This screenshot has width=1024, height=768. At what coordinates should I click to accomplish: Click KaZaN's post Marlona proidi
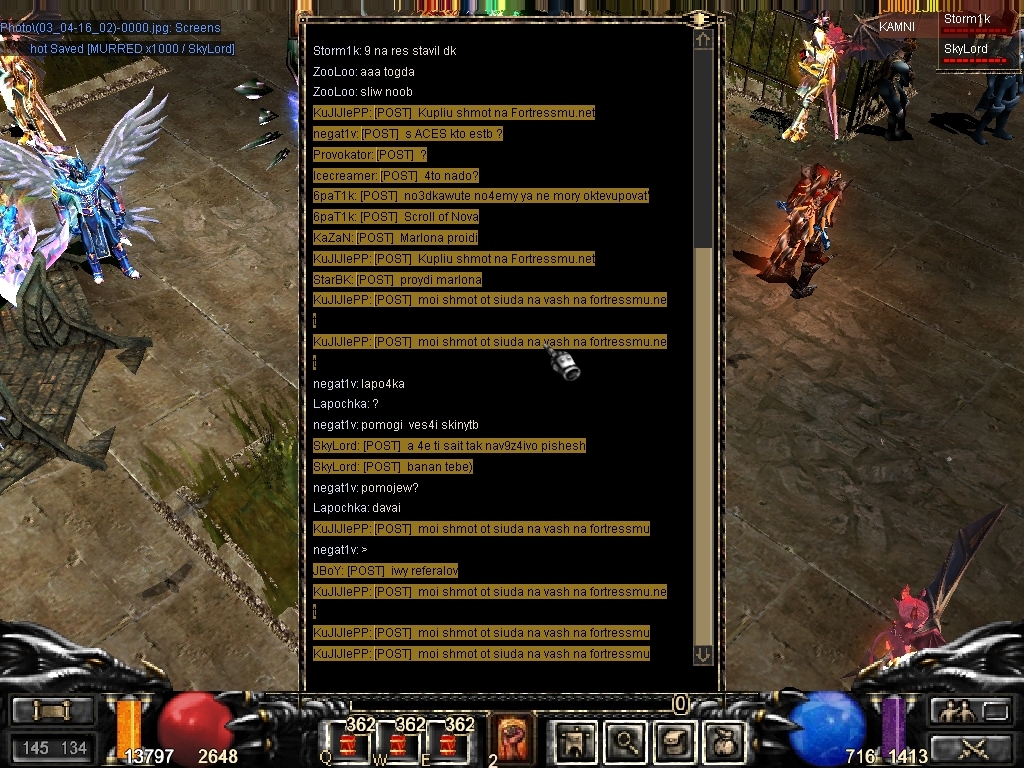tap(395, 238)
